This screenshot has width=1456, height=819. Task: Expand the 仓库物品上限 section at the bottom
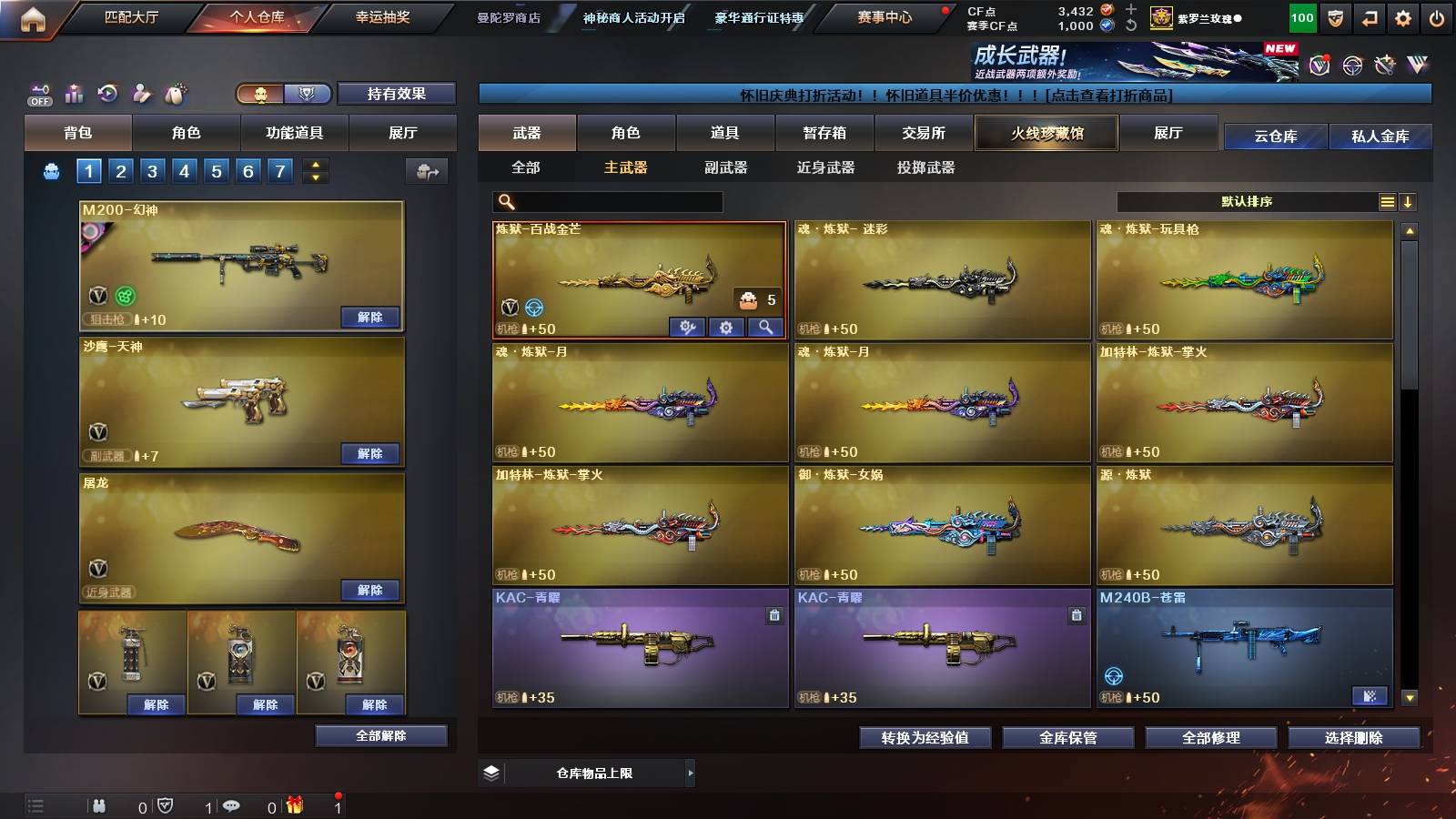tap(690, 773)
